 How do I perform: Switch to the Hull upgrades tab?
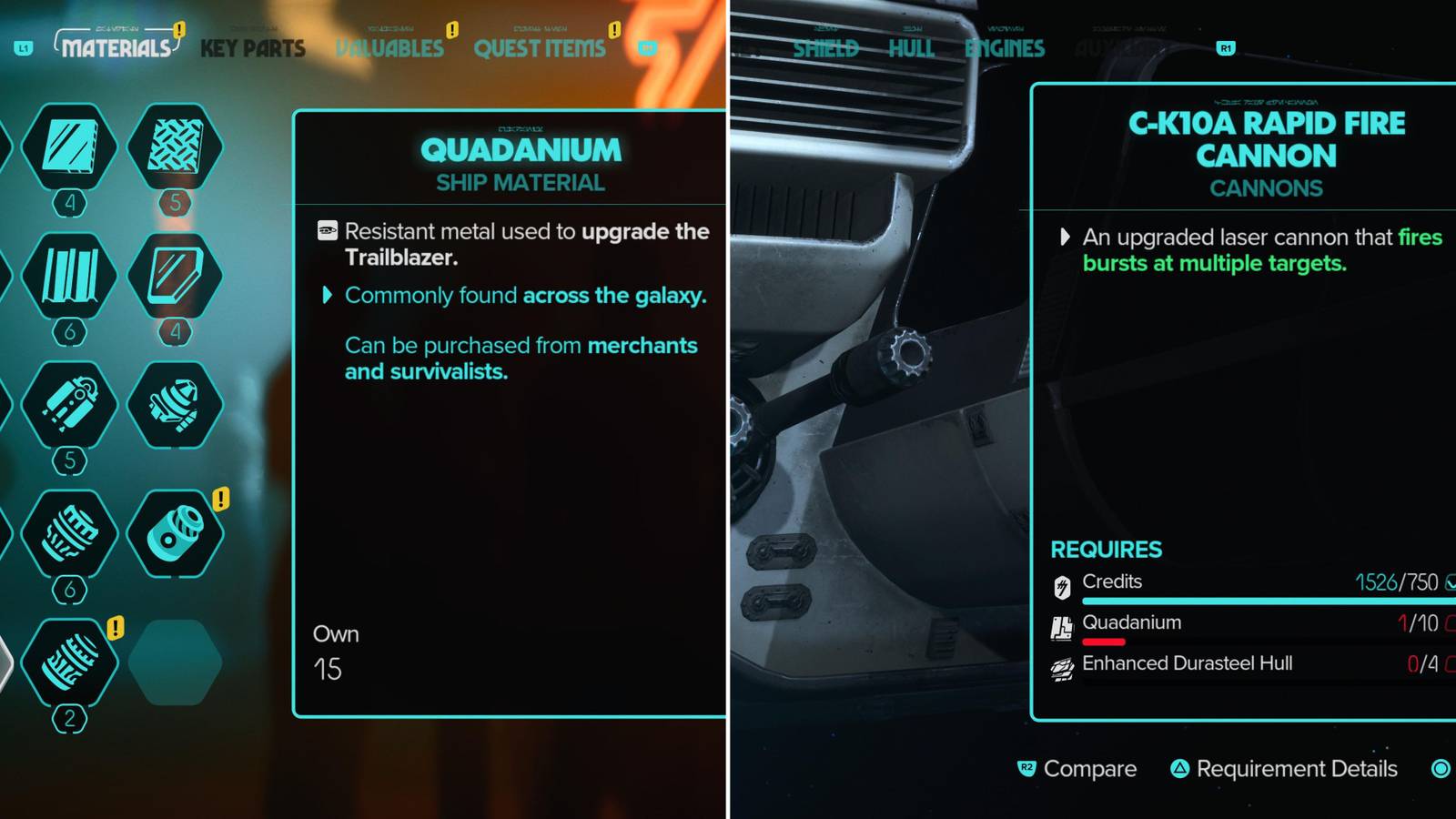pos(910,49)
